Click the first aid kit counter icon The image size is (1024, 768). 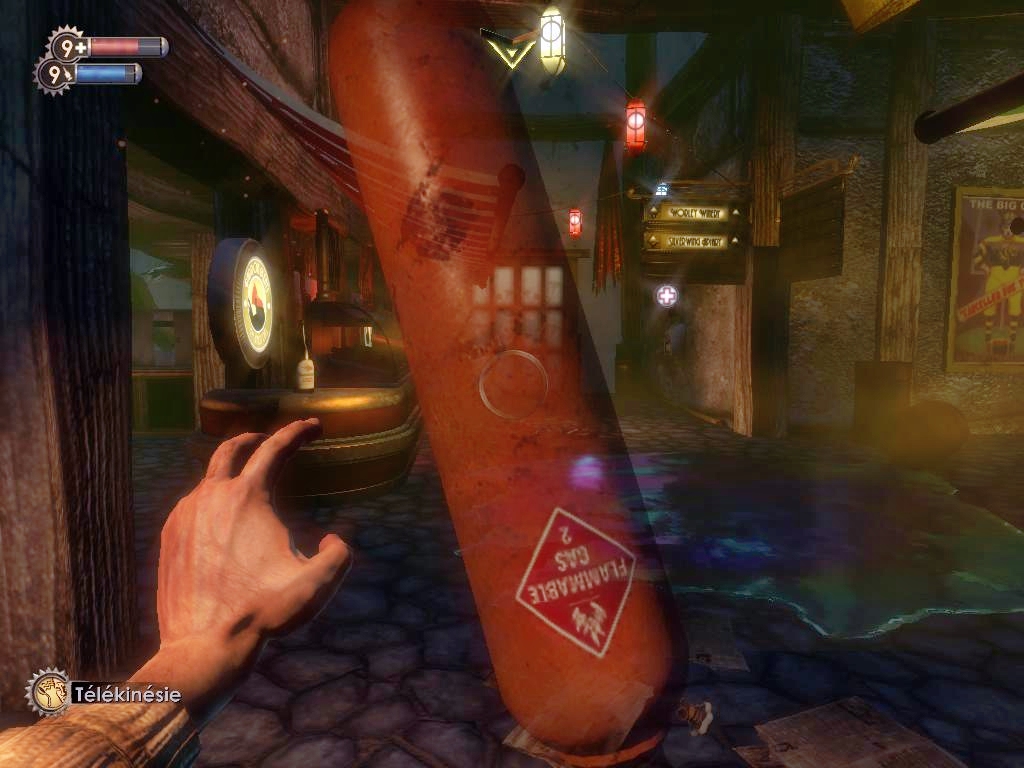tap(67, 46)
